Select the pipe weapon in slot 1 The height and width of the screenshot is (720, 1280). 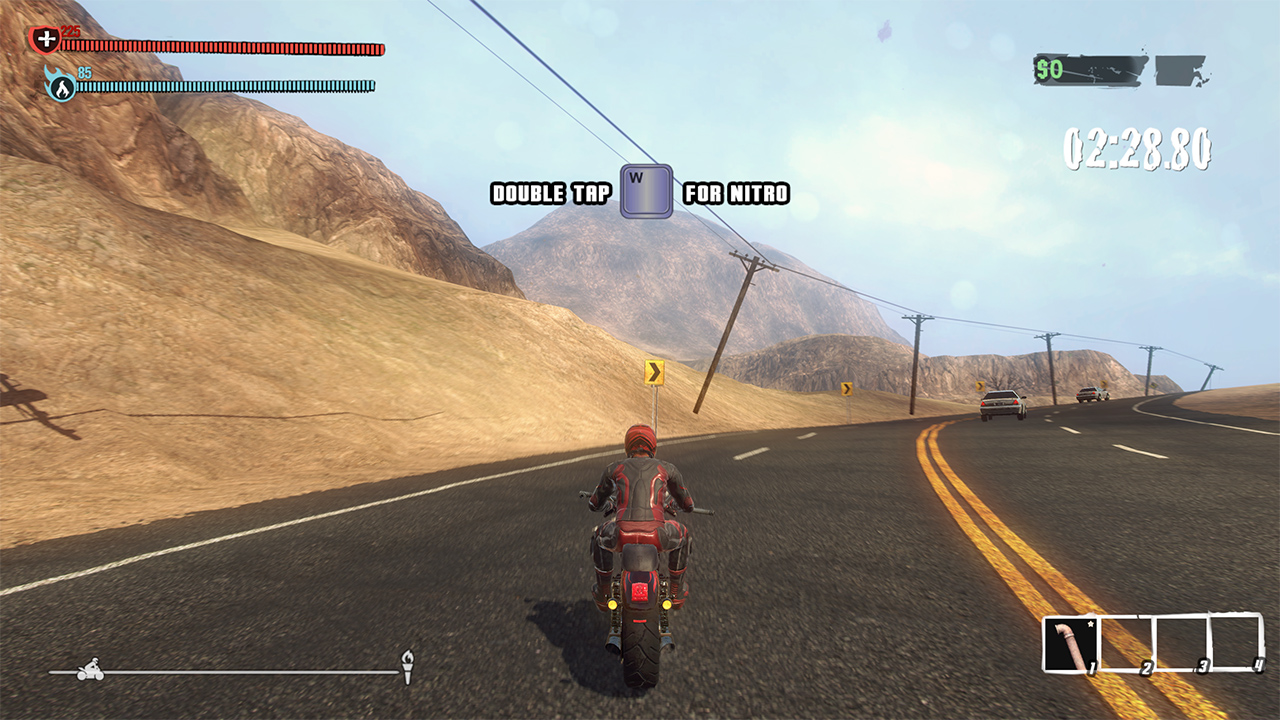[1071, 645]
